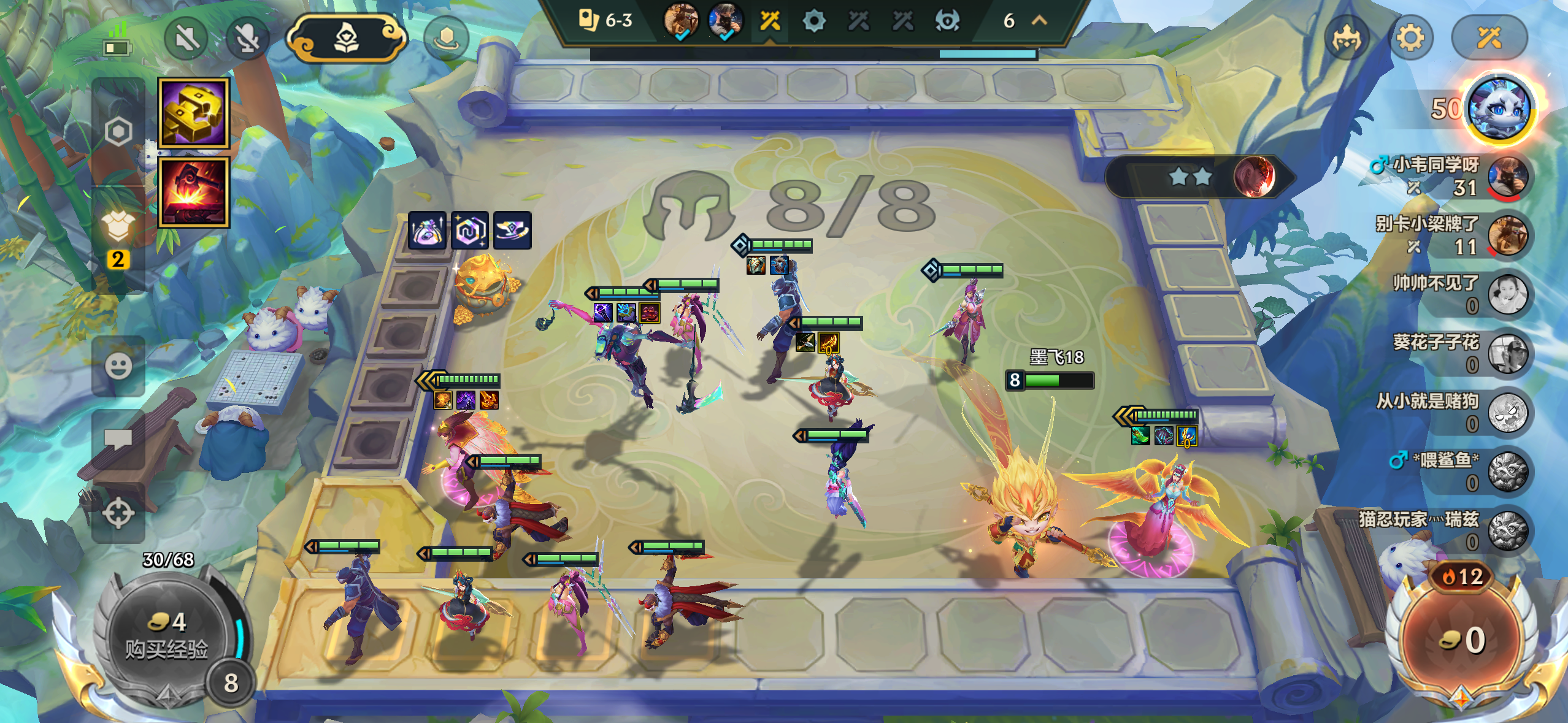
Task: Open the gold shop orb showing 0
Action: click(1462, 641)
